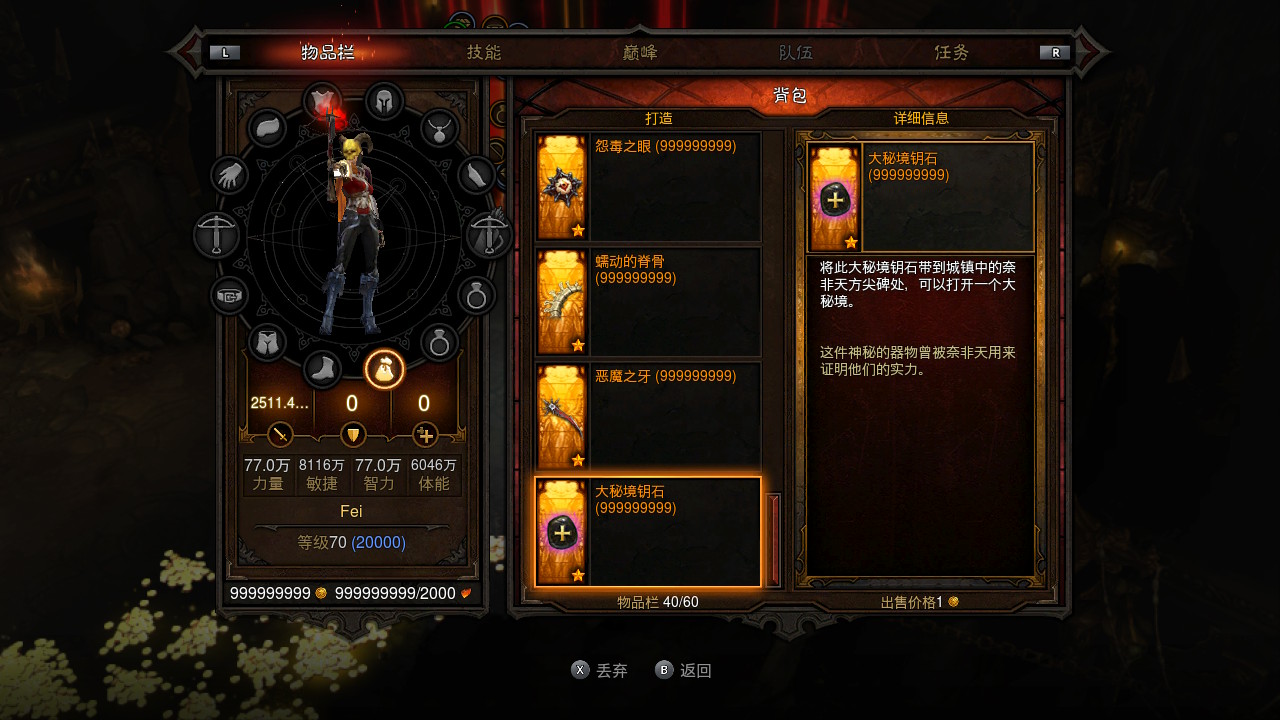The height and width of the screenshot is (720, 1280).
Task: Open the helmet equipment slot
Action: coord(384,101)
